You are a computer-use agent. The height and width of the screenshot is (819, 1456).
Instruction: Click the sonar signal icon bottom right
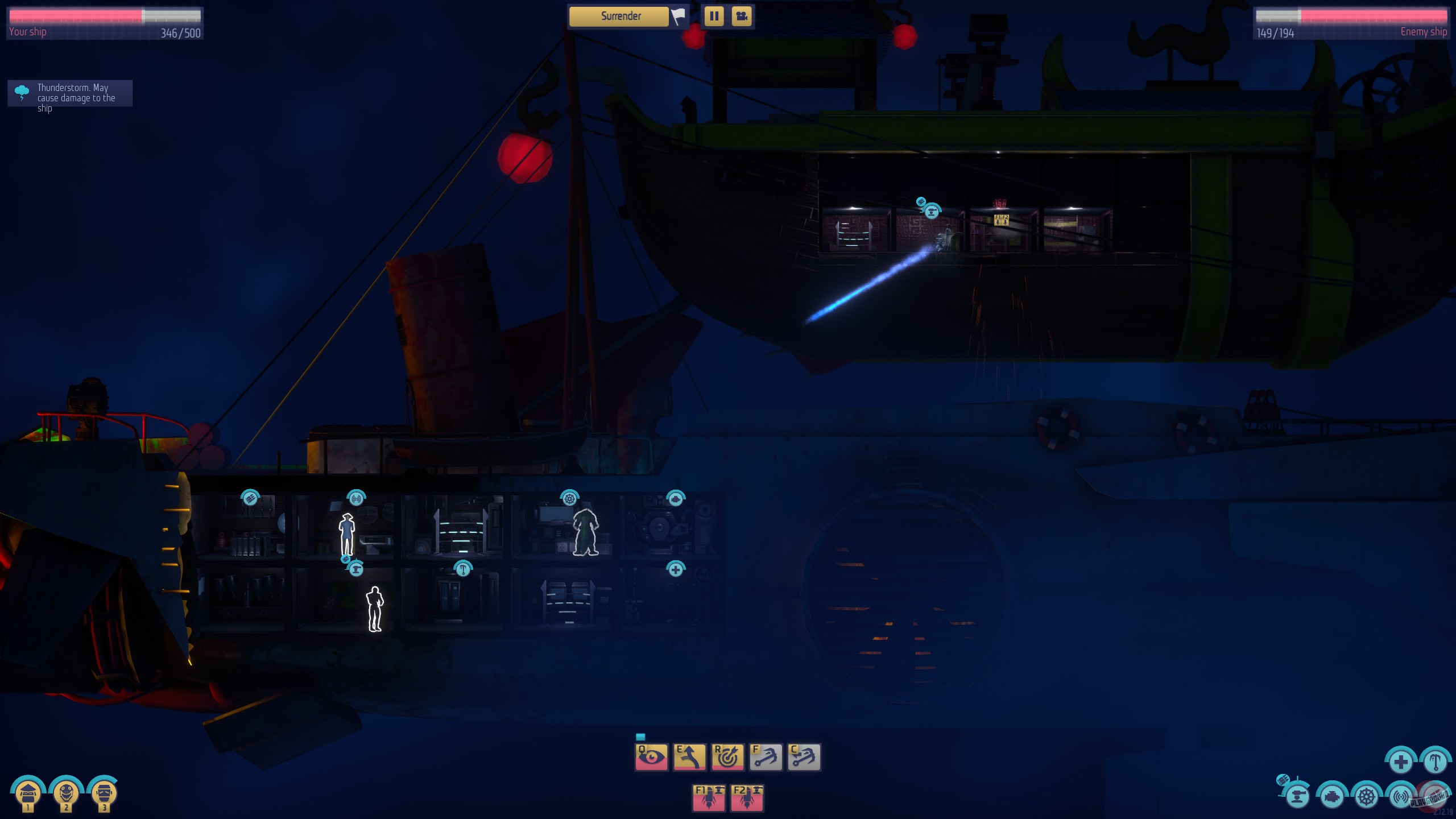click(x=1402, y=797)
